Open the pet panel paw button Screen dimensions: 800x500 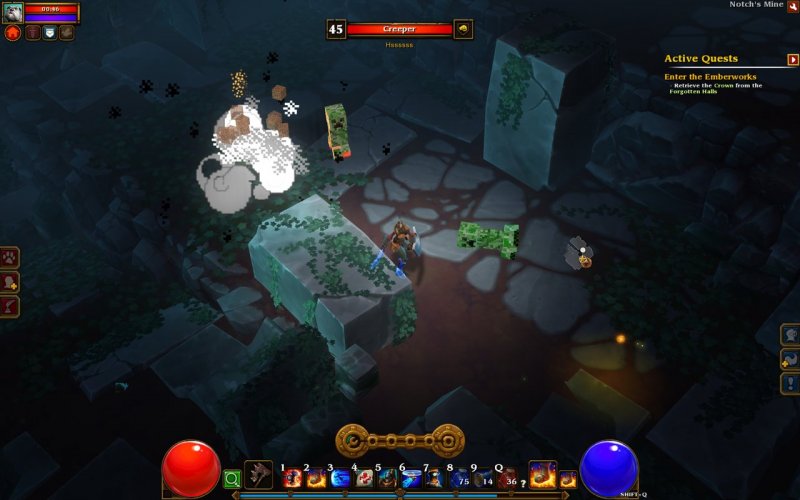pyautogui.click(x=11, y=258)
